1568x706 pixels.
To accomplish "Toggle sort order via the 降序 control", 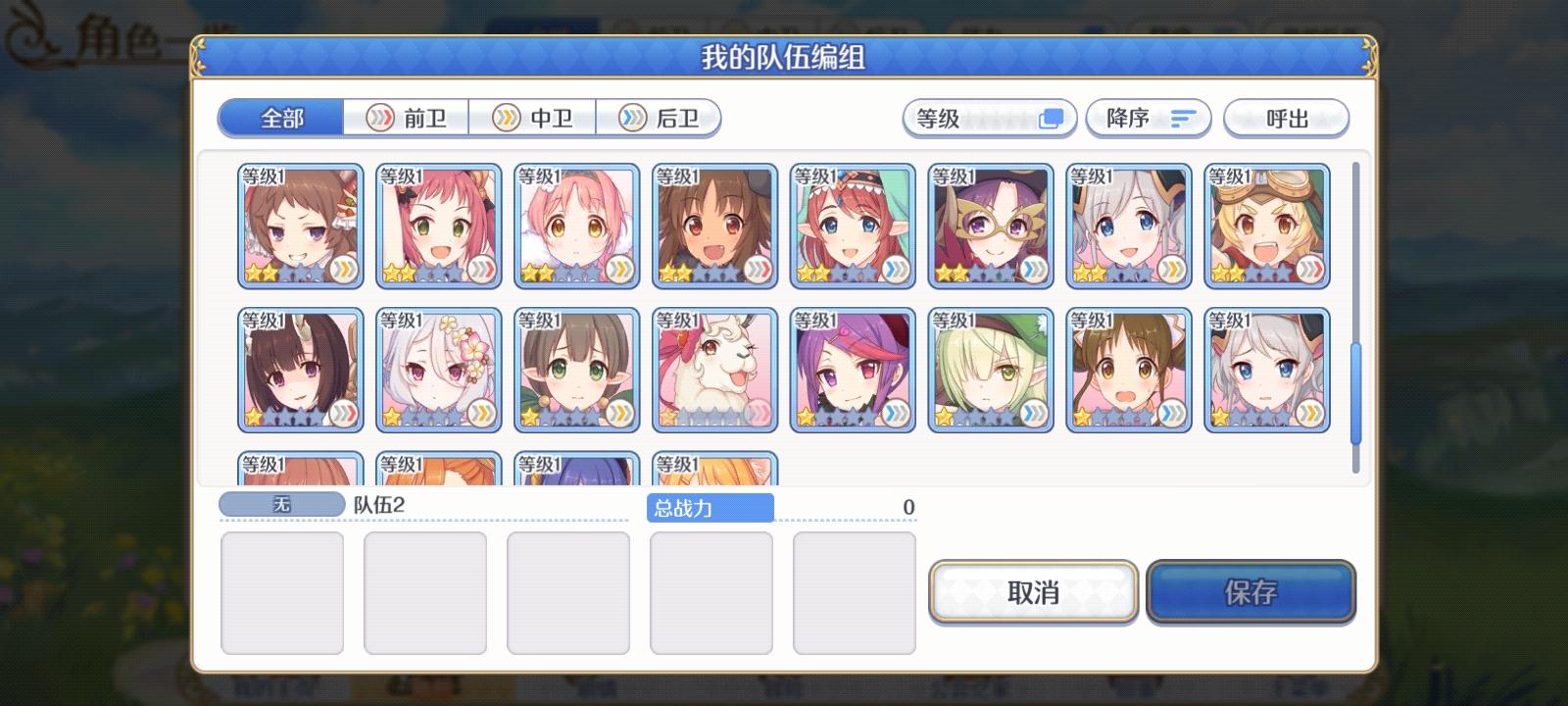I will (x=1148, y=118).
